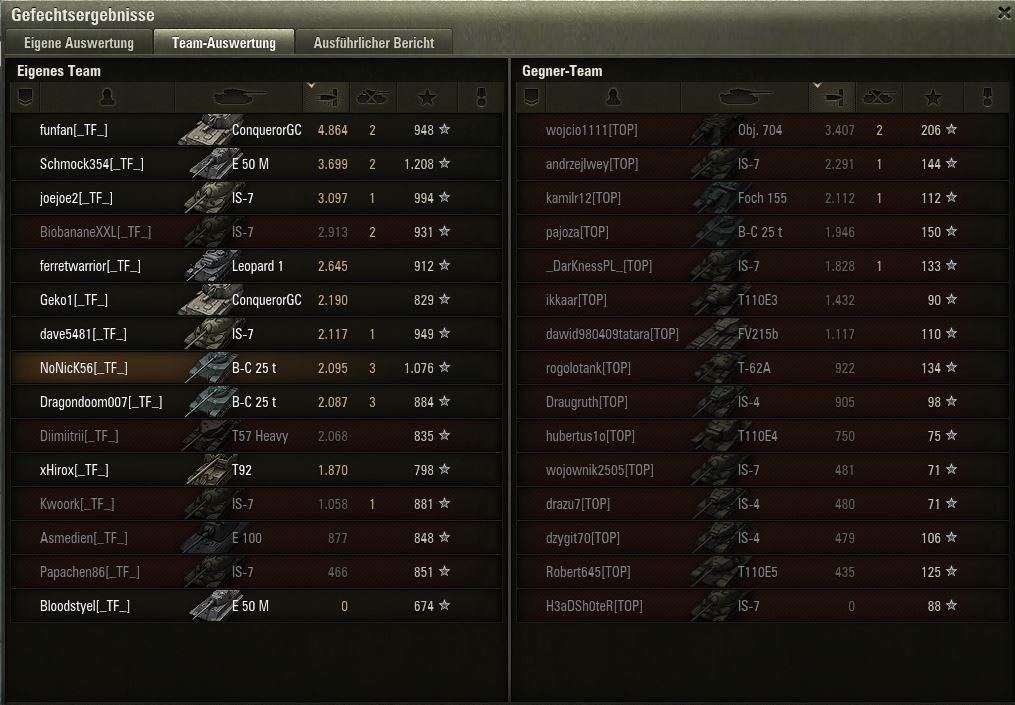
Task: Select enemy wojcio1111's Obj. 704 row
Action: tap(762, 130)
